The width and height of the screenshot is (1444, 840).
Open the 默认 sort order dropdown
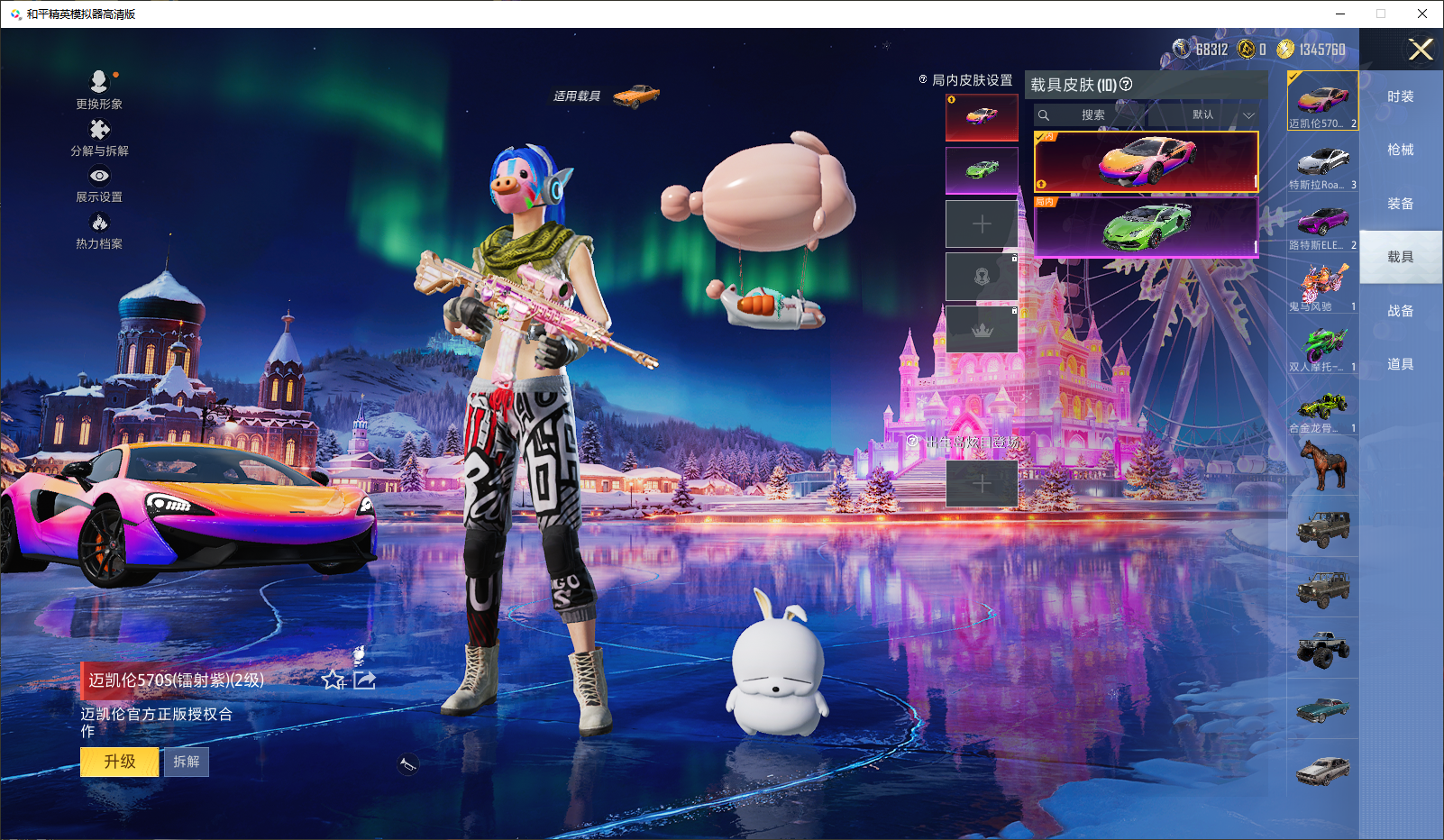click(x=1204, y=114)
